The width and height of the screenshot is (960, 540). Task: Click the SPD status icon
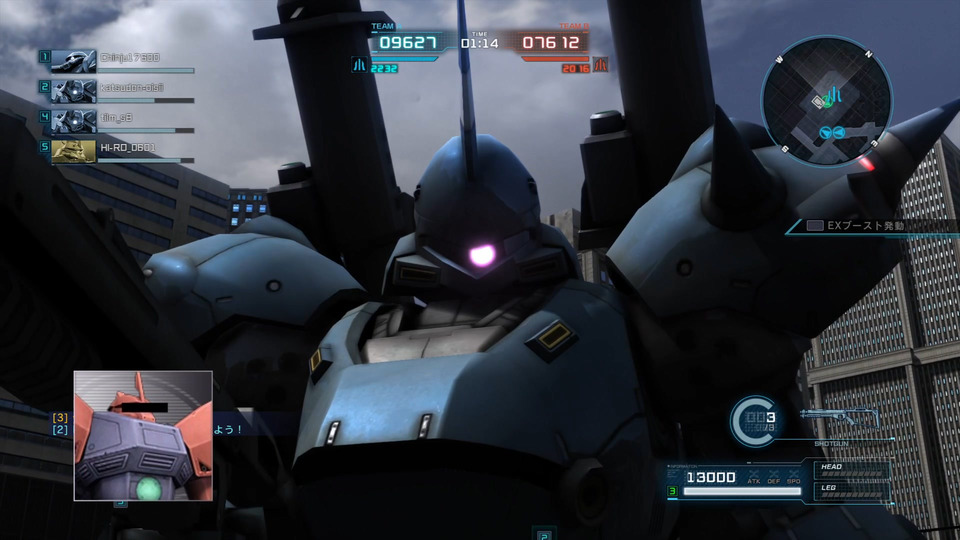(x=793, y=475)
